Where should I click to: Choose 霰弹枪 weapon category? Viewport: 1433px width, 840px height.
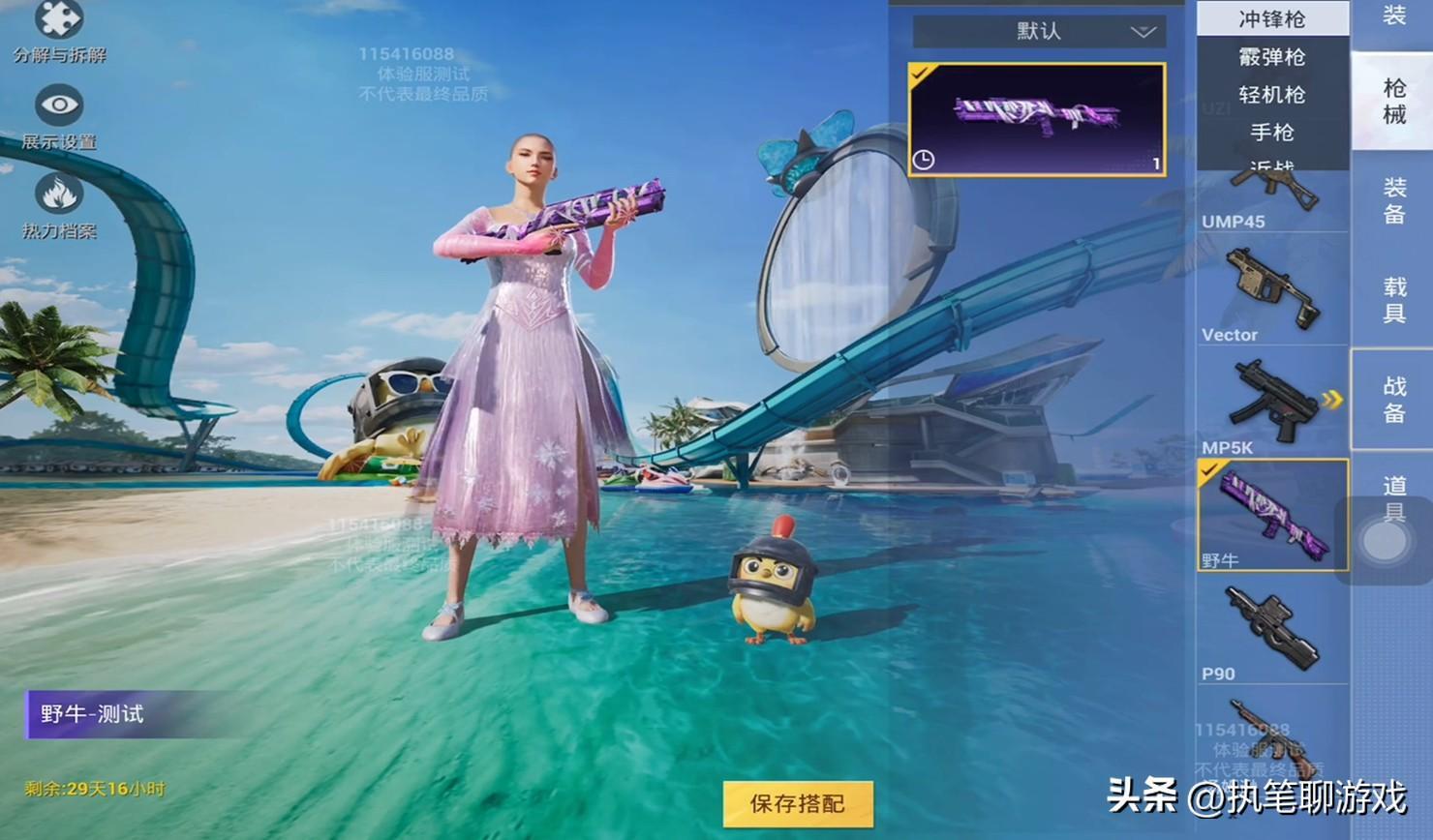point(1271,57)
